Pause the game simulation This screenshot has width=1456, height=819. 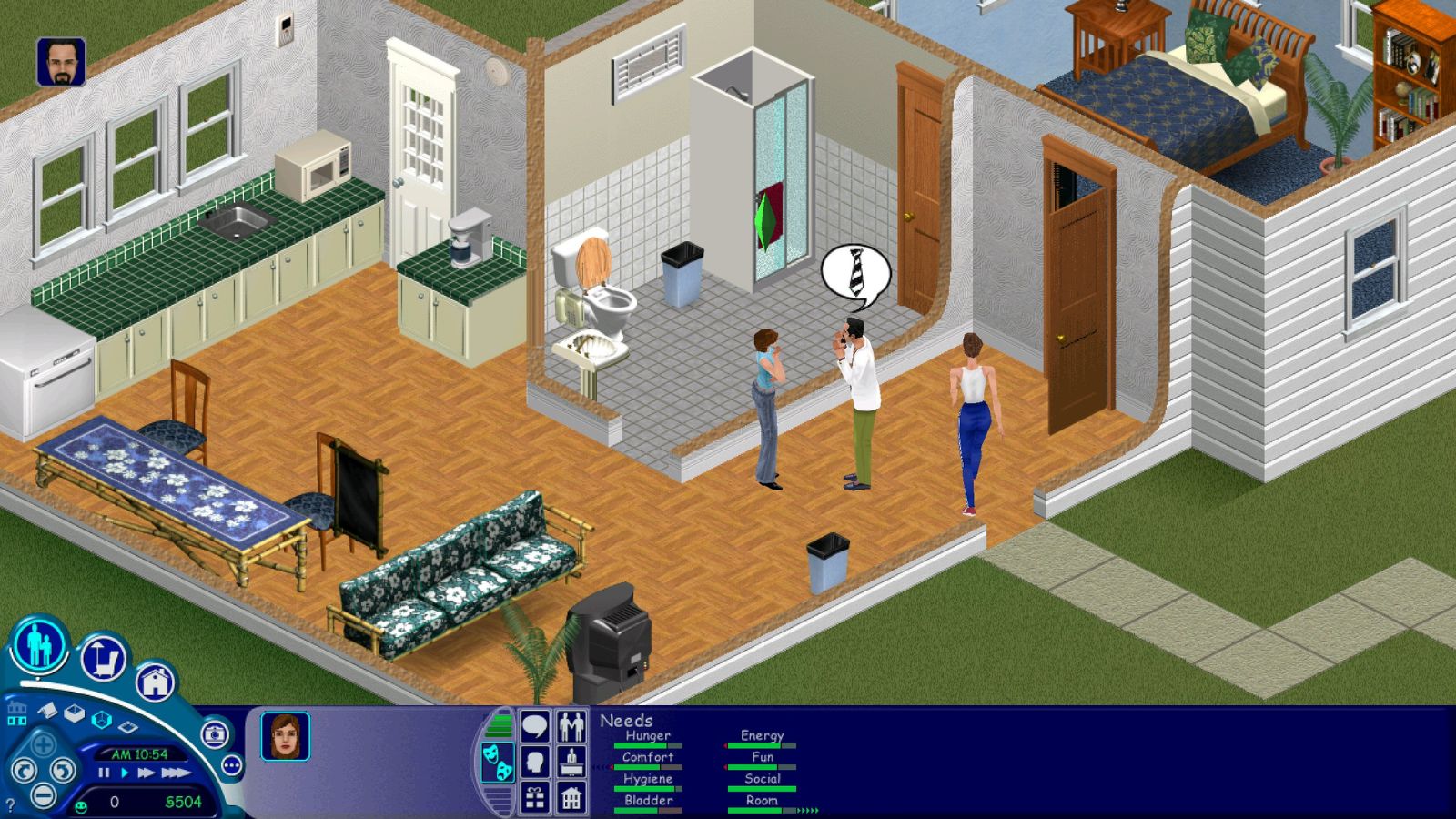103,772
